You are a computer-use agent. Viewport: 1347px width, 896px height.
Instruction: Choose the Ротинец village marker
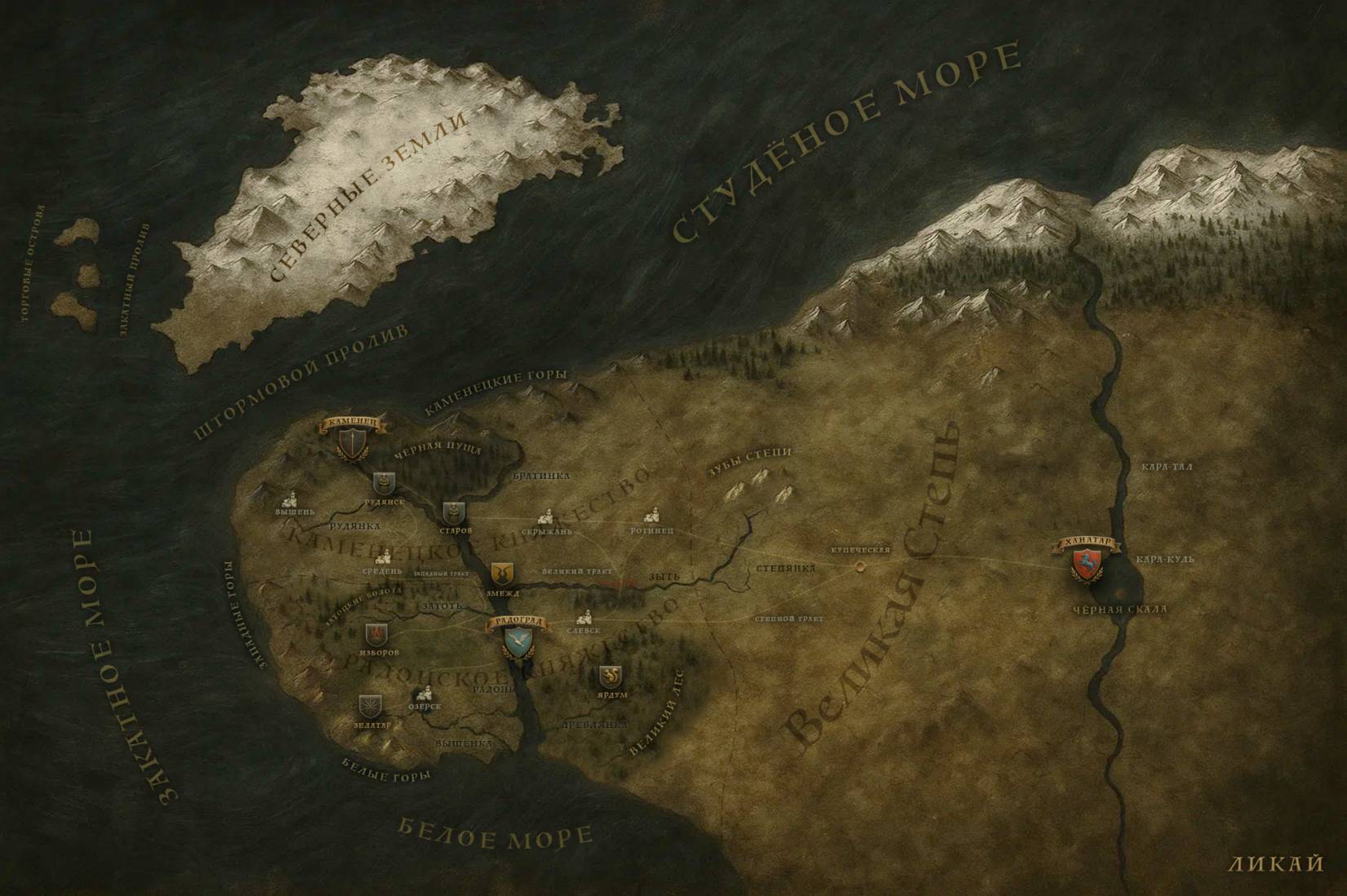[x=652, y=516]
